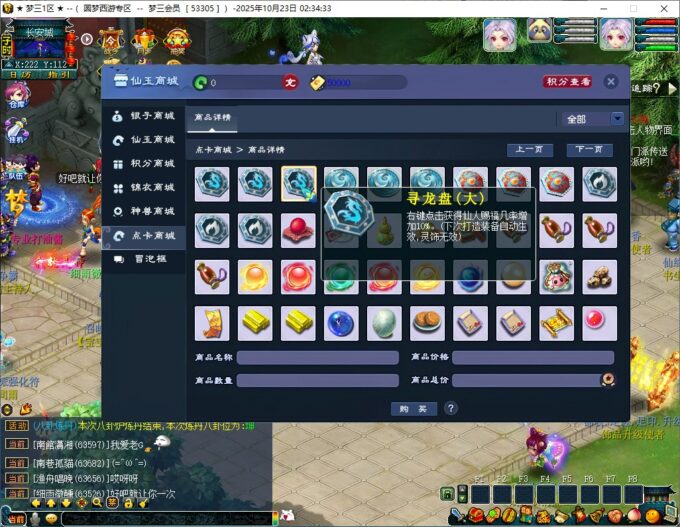Go to the next page with 下一页
The height and width of the screenshot is (527, 680).
coord(589,150)
